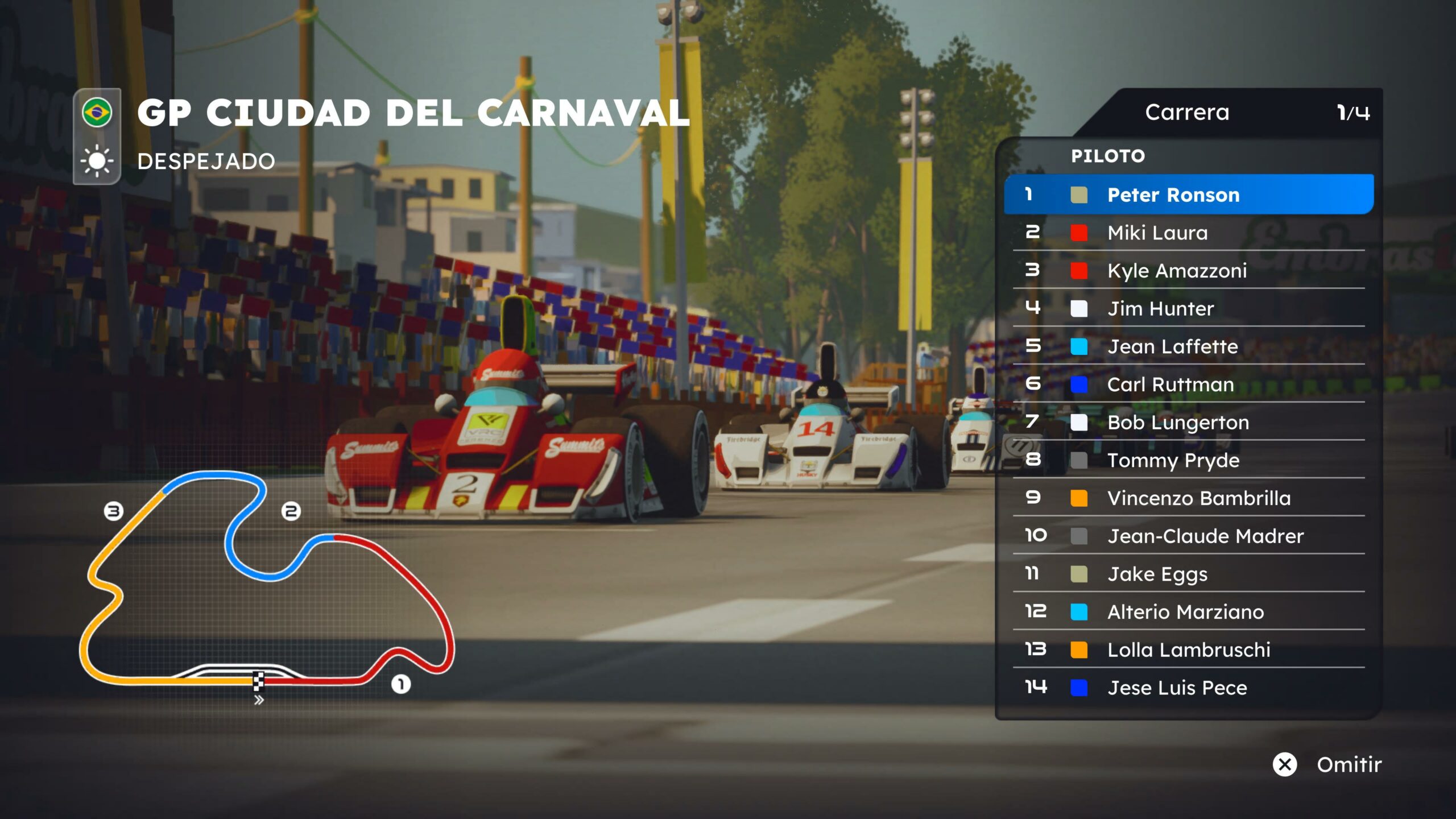
Task: Skip the intro with Omitir
Action: click(x=1327, y=764)
